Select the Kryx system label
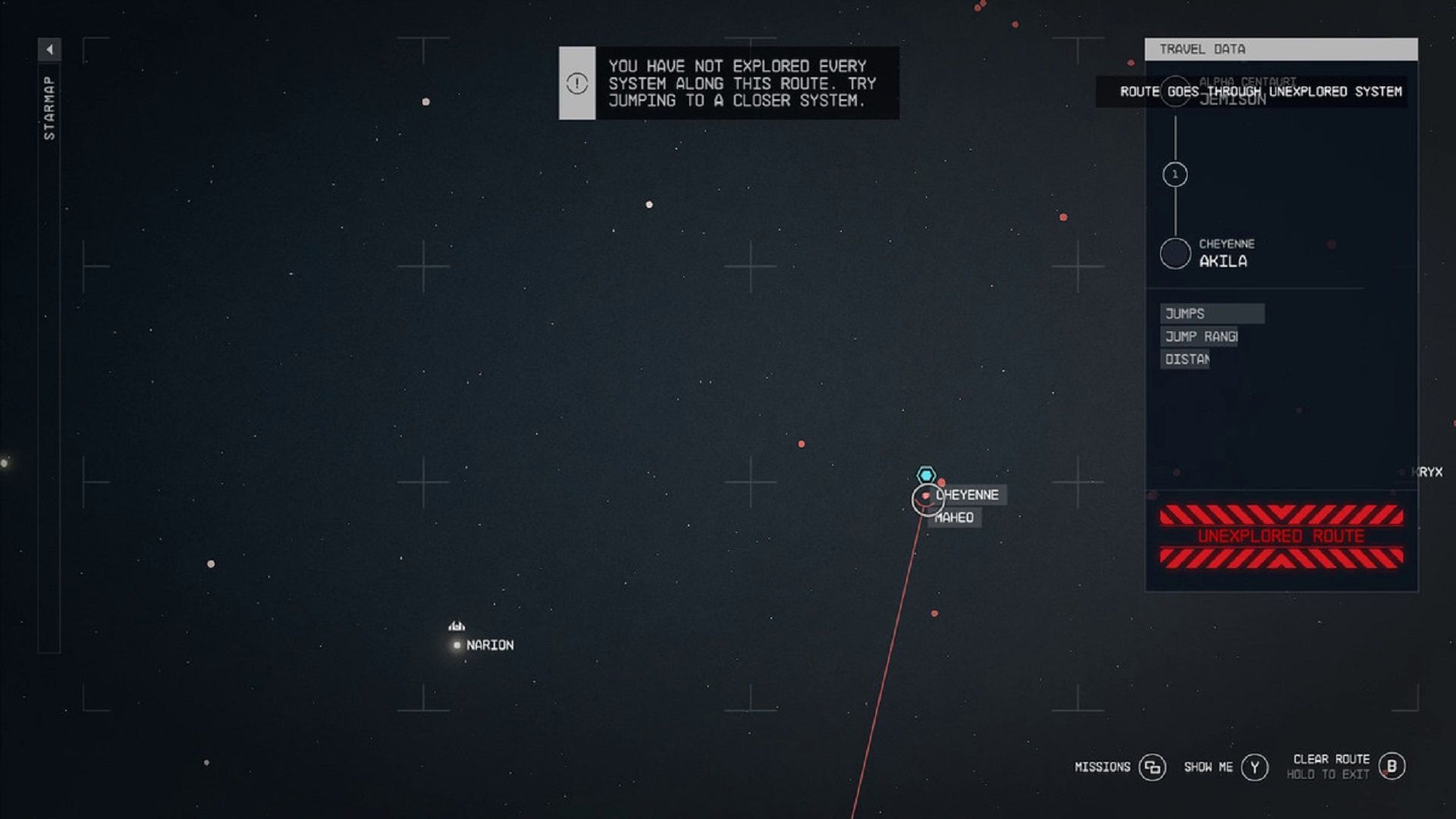Screen dimensions: 1456x819 1429,472
